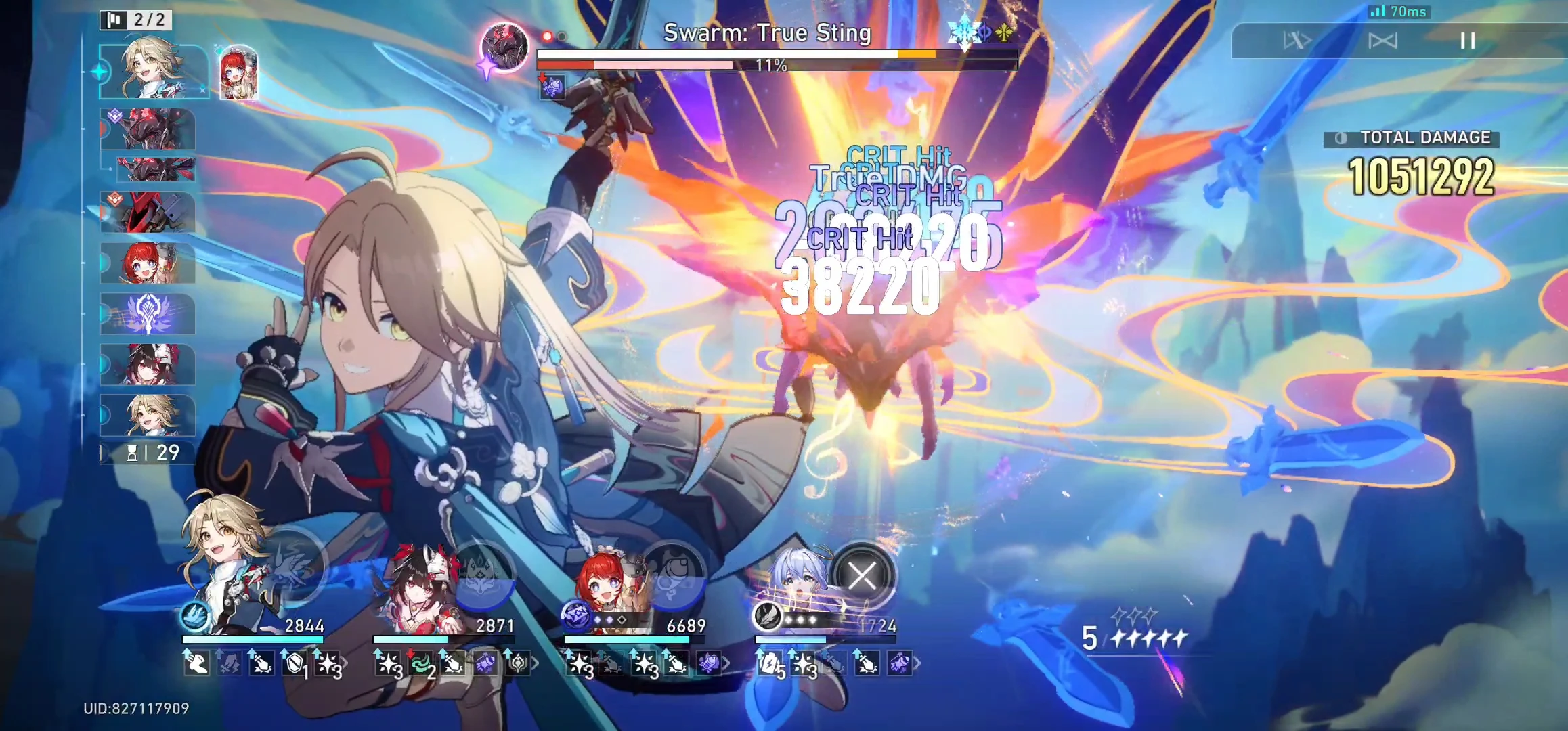Open the rightmost character's full buff list
The height and width of the screenshot is (731, 1568).
(x=915, y=663)
